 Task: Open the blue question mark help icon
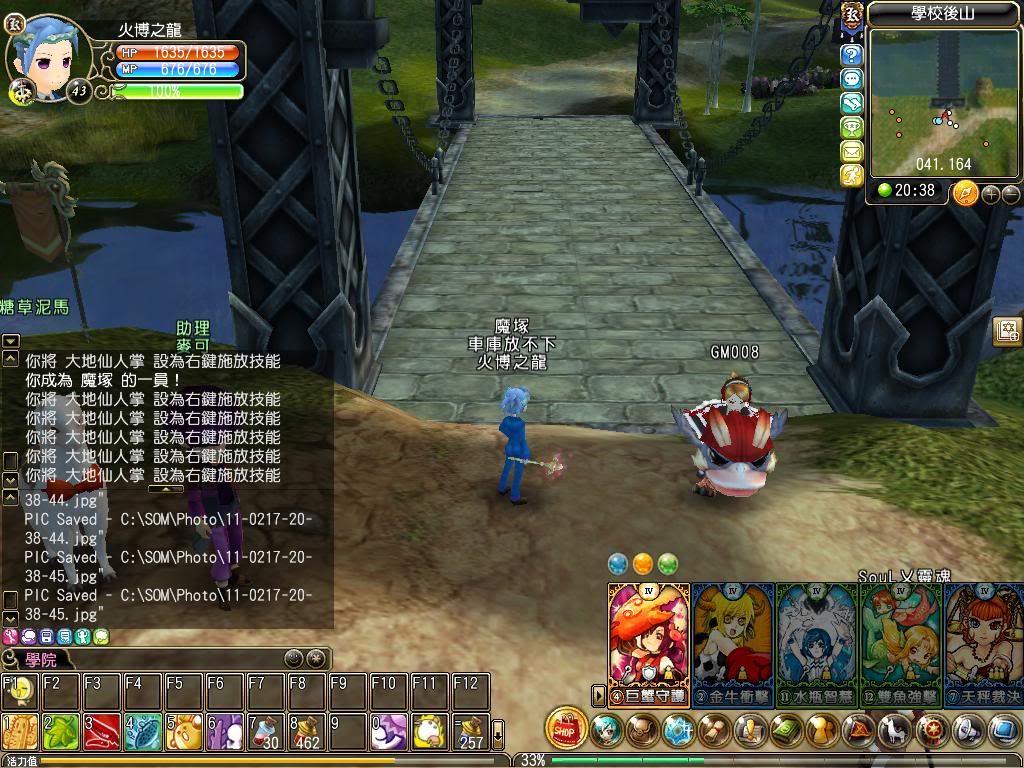[852, 55]
